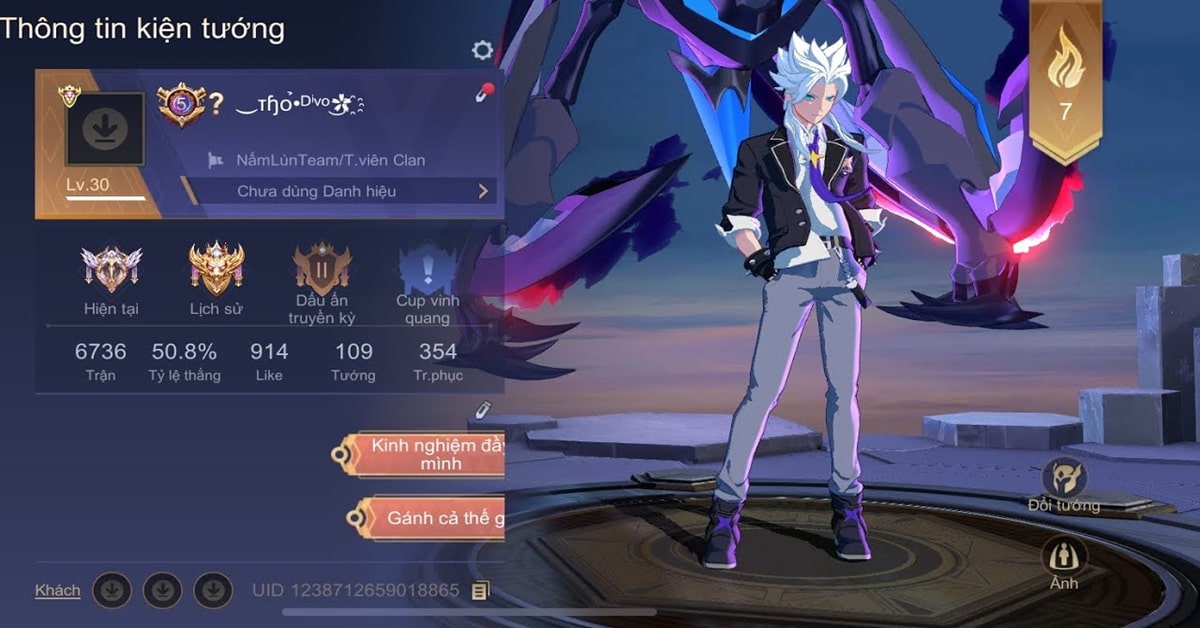Viewport: 1200px width, 628px height.
Task: Click the player avatar frame
Action: [105, 129]
